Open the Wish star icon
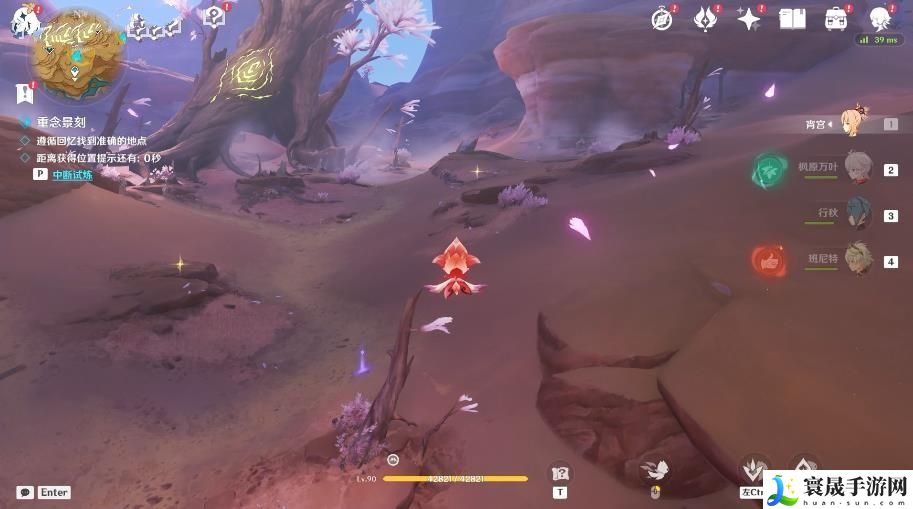This screenshot has width=913, height=509. [749, 17]
